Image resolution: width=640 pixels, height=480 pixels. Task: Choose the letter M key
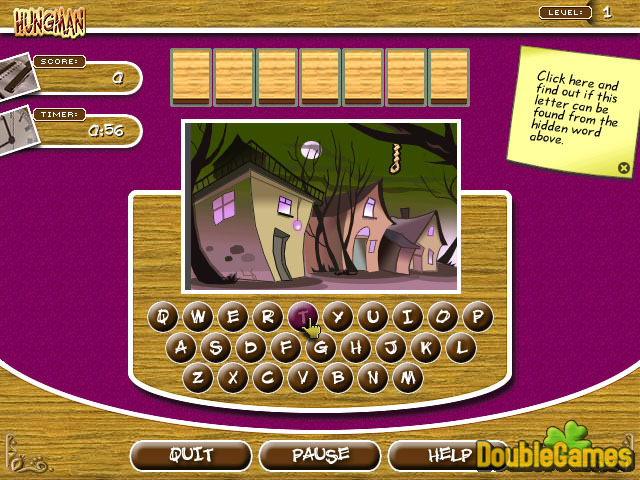click(x=407, y=378)
